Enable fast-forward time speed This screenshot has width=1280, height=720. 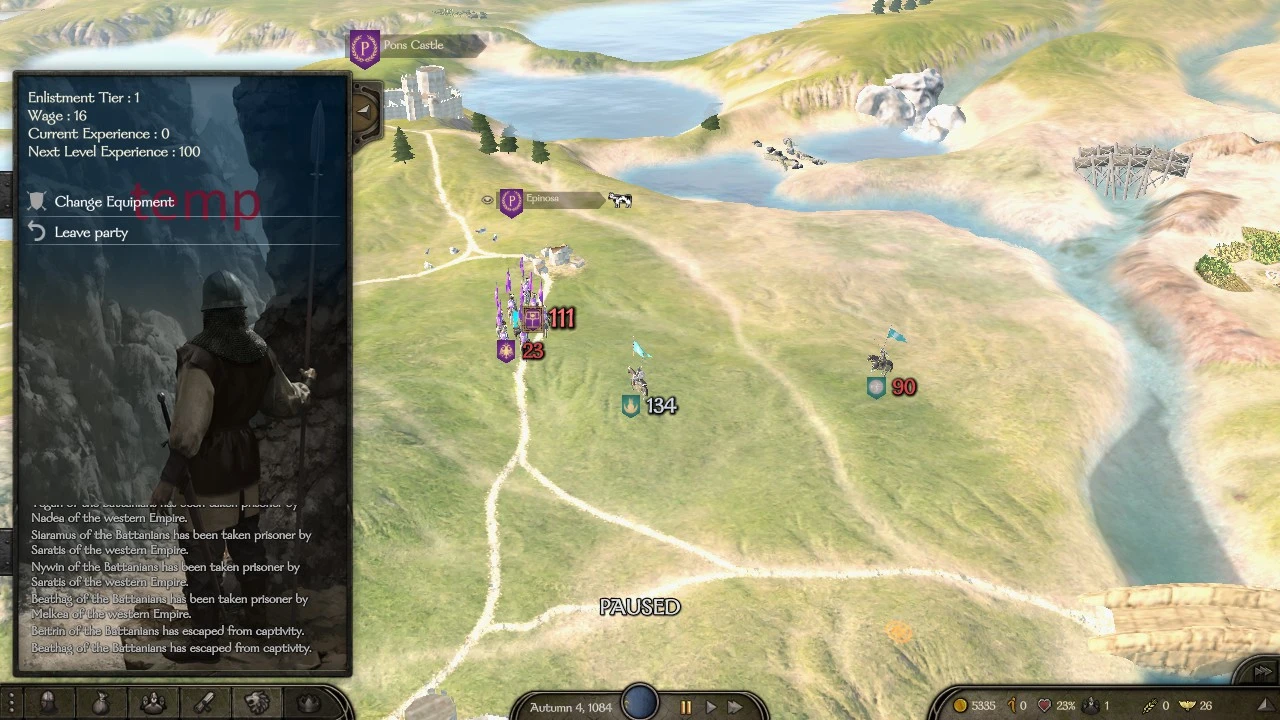coord(734,706)
